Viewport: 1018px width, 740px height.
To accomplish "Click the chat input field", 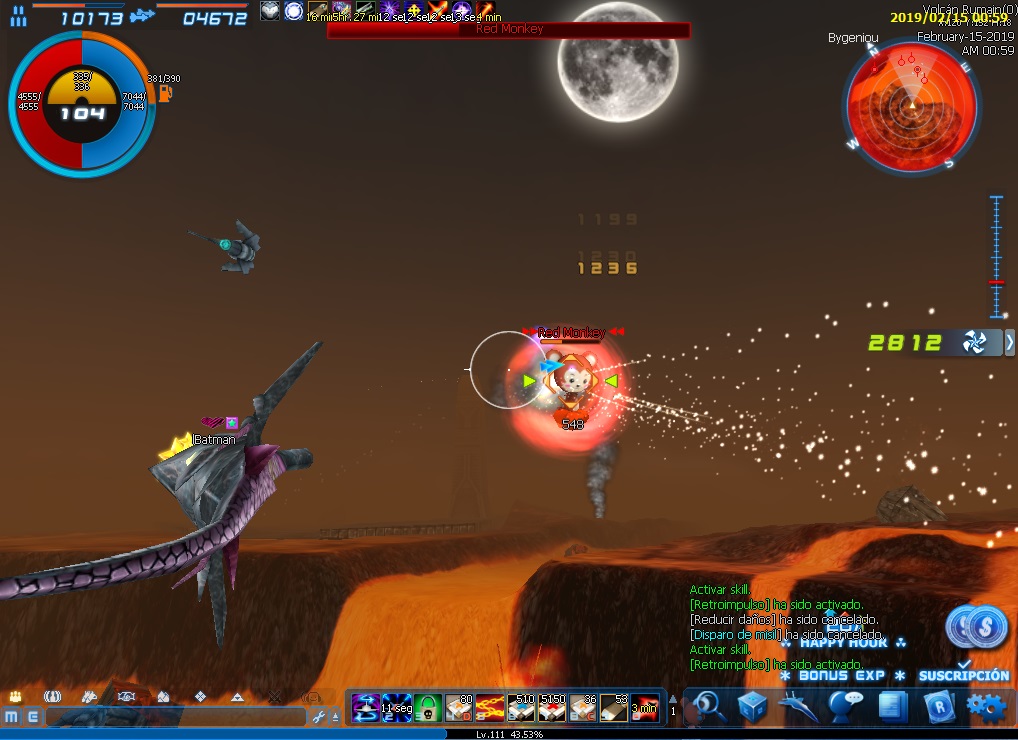I will (175, 717).
